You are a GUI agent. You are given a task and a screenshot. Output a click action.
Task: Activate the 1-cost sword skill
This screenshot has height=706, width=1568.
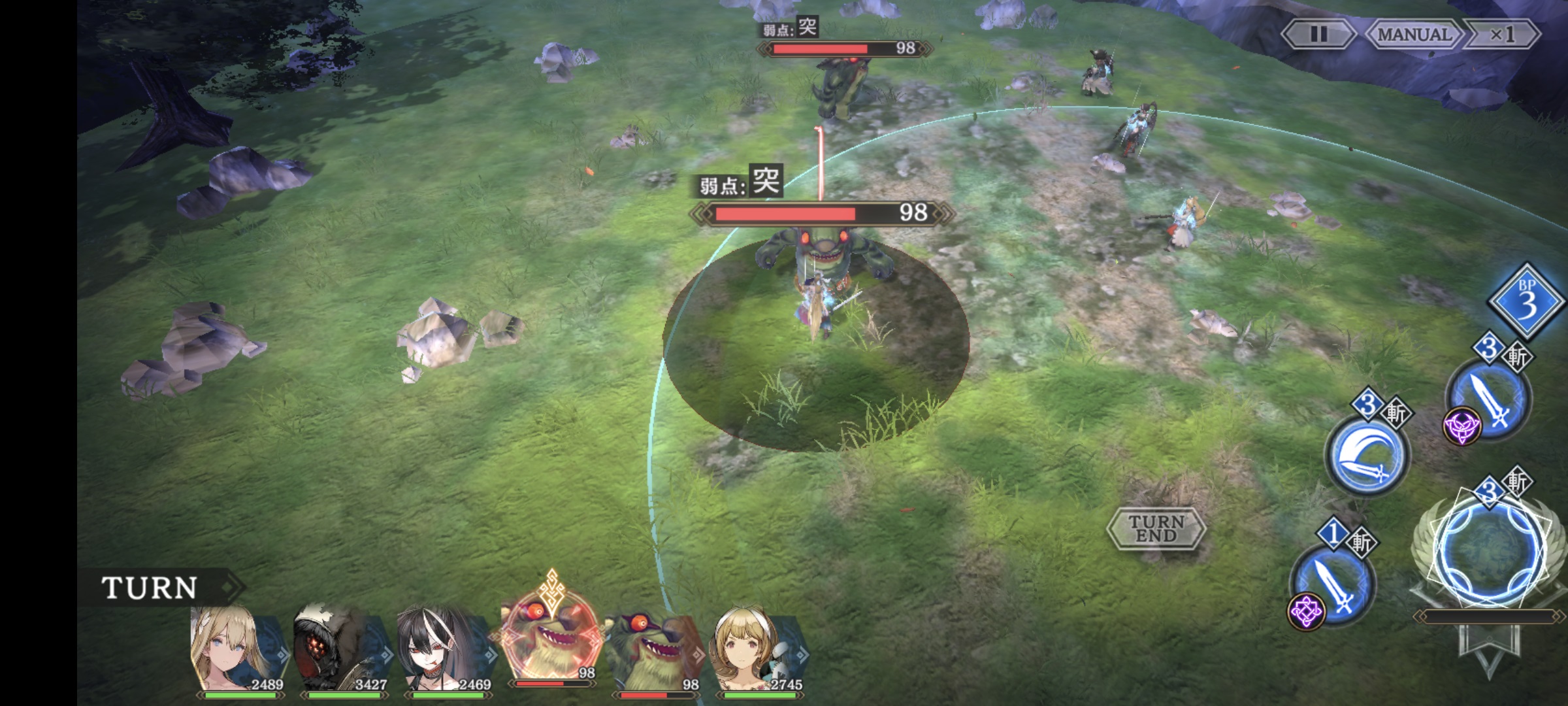1333,585
